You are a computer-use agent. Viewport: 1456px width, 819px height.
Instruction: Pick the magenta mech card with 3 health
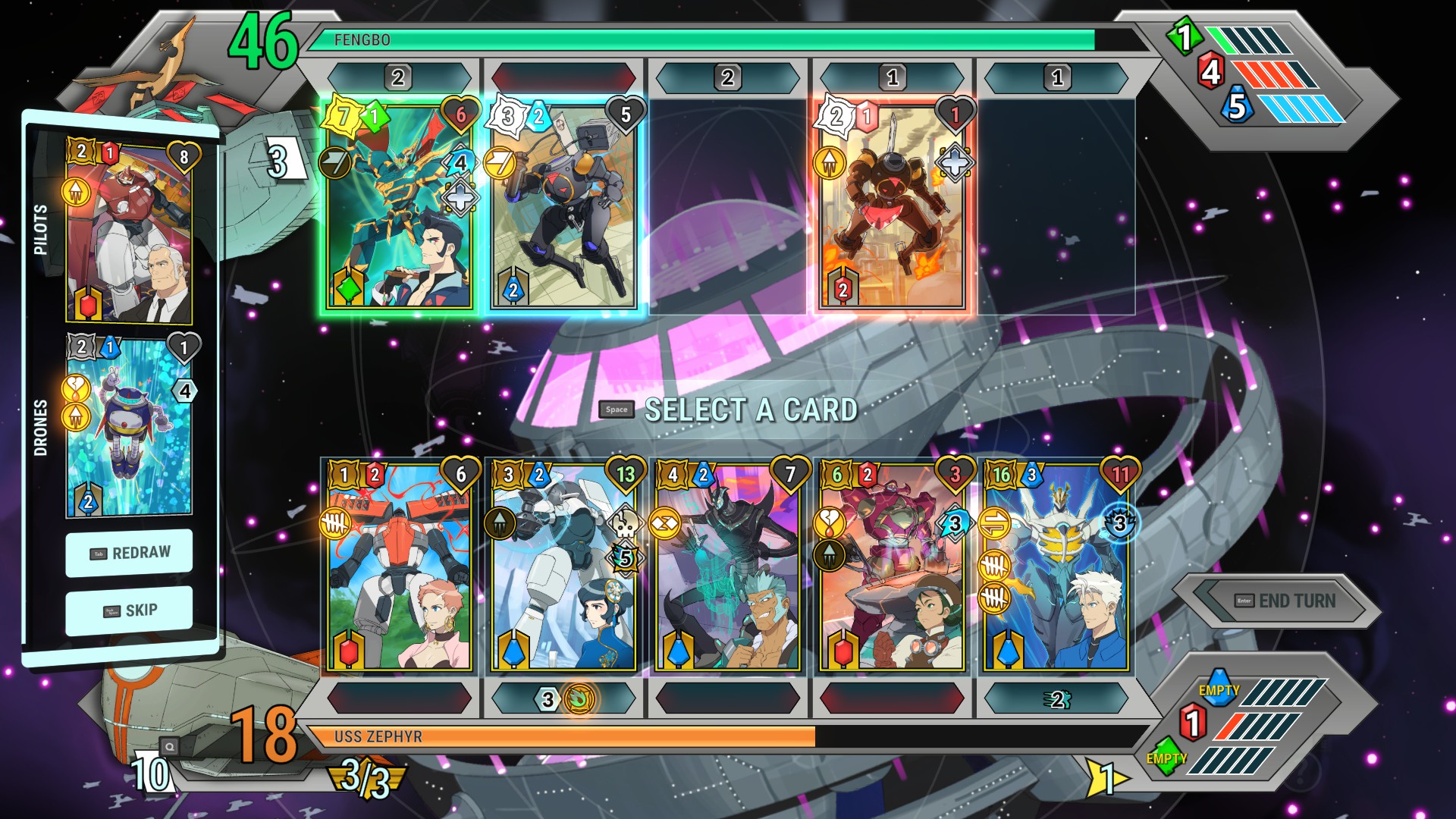click(892, 569)
